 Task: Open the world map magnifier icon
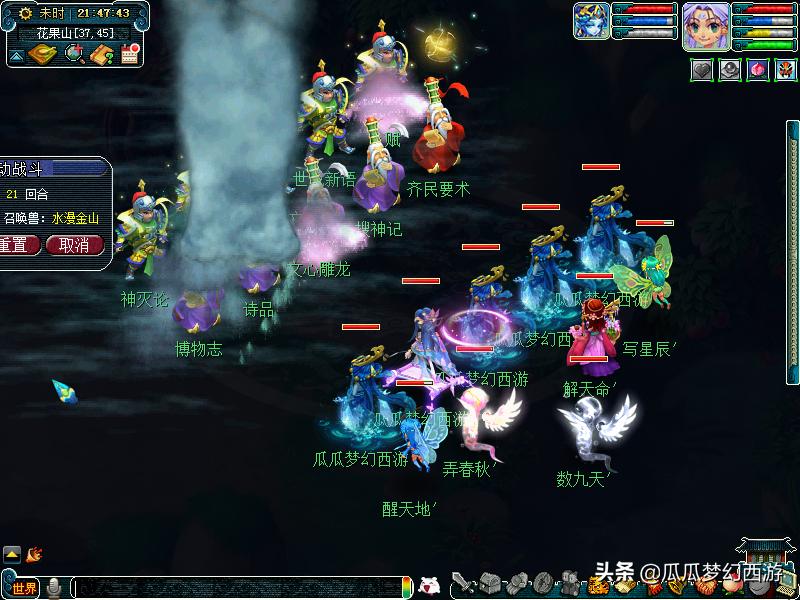click(75, 54)
